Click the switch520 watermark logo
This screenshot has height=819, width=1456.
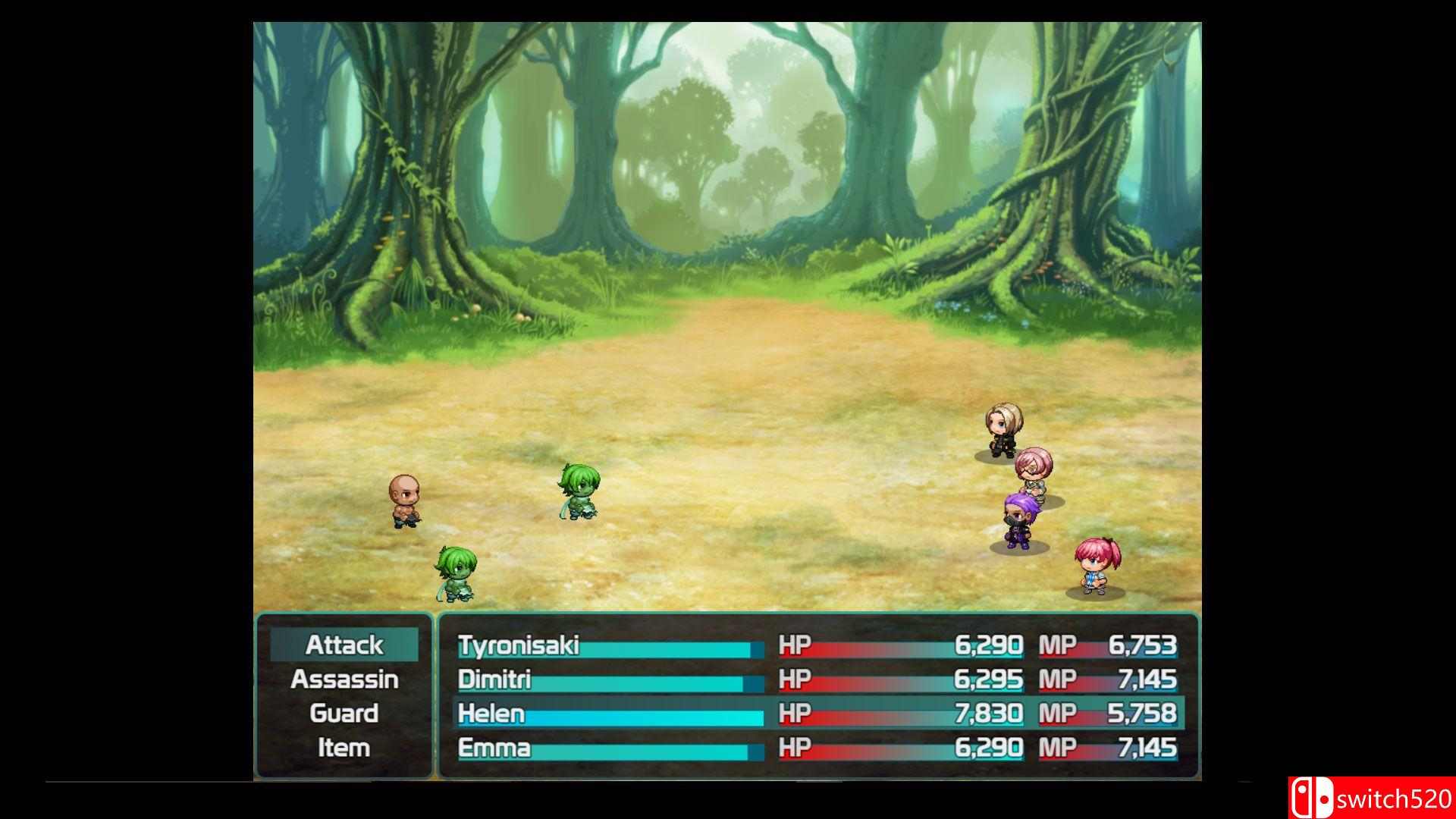tap(1371, 799)
